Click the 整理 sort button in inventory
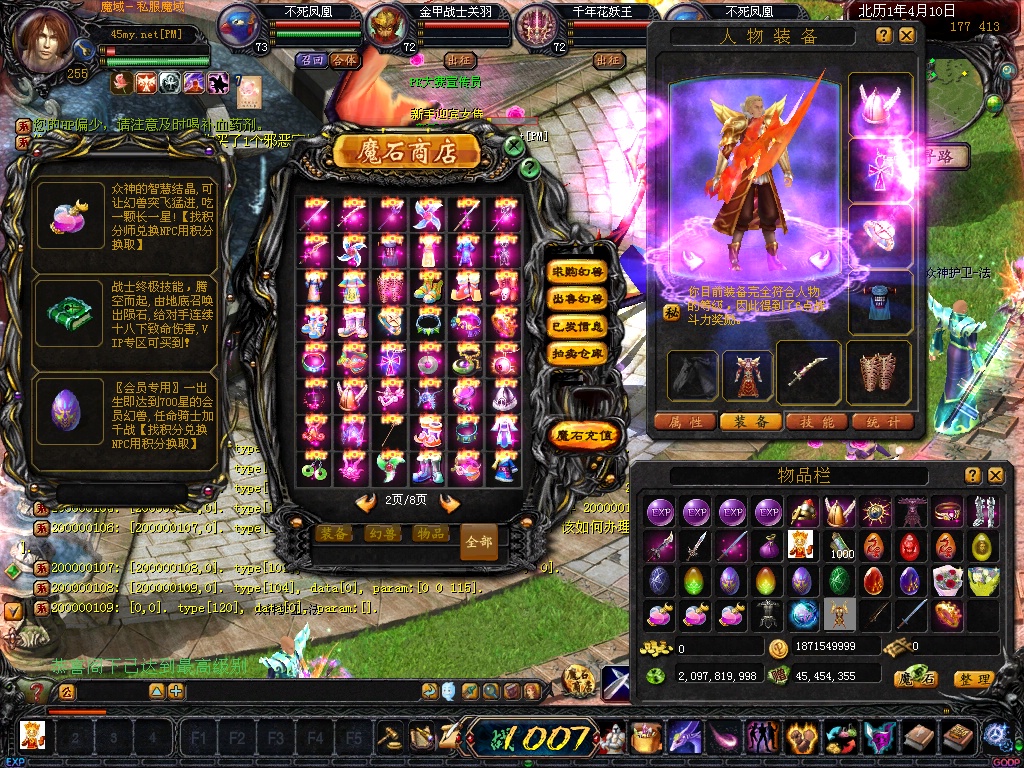The width and height of the screenshot is (1024, 768). point(973,679)
